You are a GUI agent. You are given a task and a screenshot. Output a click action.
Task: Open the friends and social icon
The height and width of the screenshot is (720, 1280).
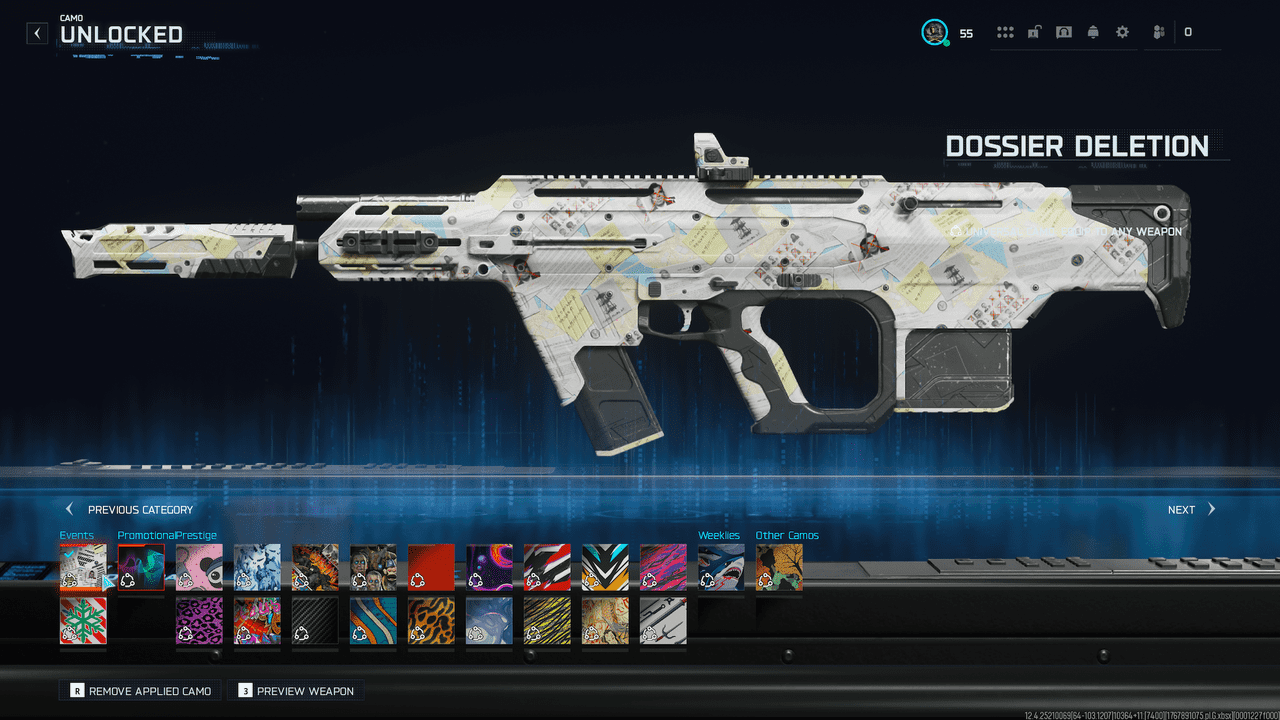point(1159,32)
